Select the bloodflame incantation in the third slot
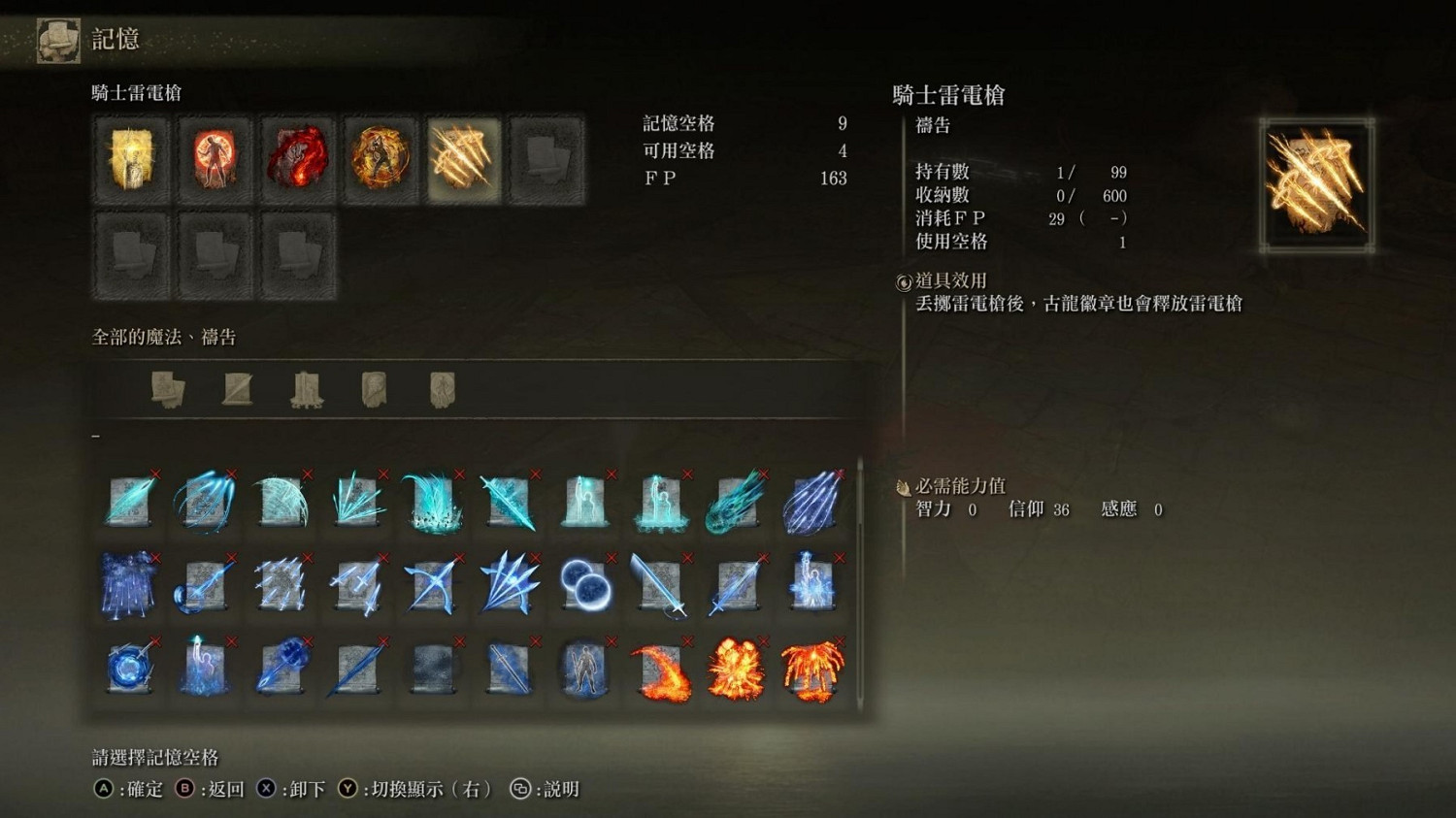 [297, 159]
